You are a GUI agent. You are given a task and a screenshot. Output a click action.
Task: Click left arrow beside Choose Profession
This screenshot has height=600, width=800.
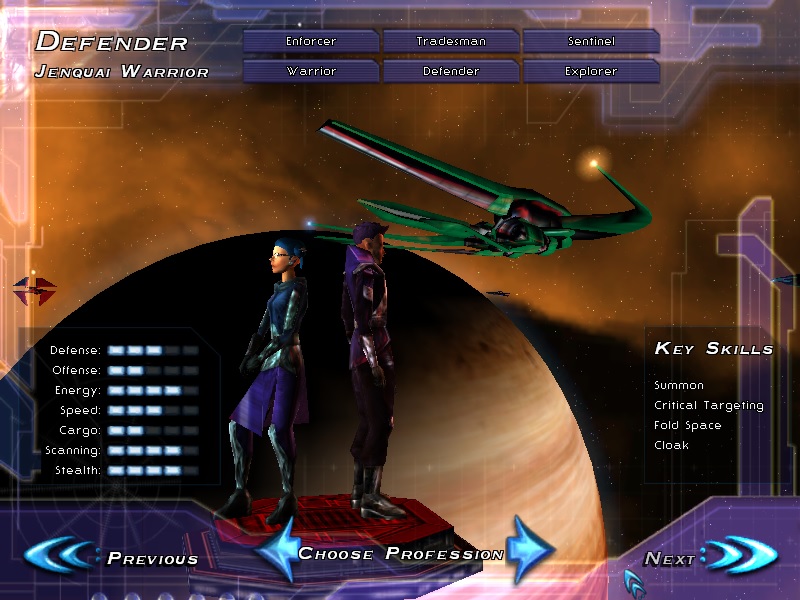pyautogui.click(x=276, y=550)
